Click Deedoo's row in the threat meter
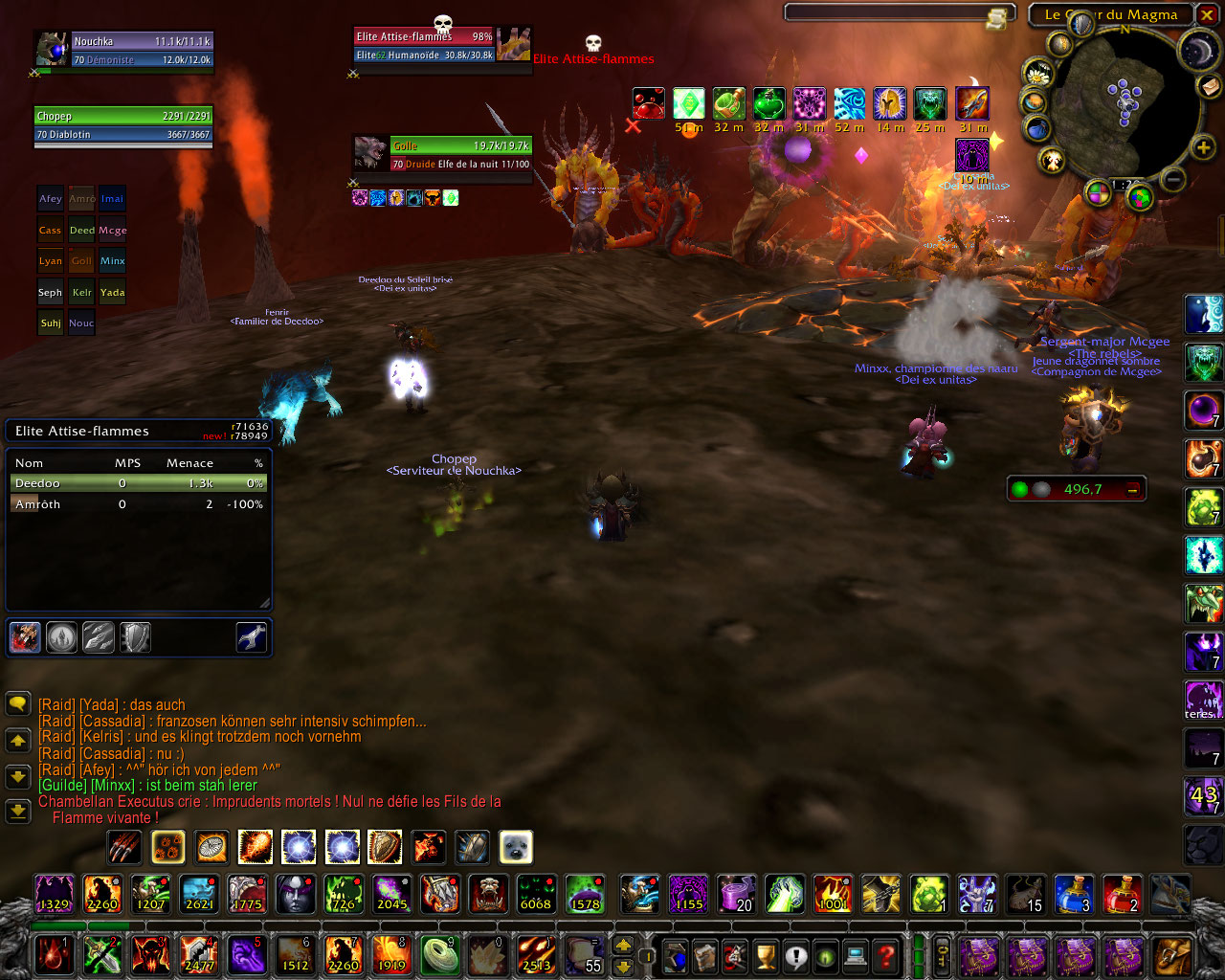Image resolution: width=1225 pixels, height=980 pixels. click(x=139, y=484)
